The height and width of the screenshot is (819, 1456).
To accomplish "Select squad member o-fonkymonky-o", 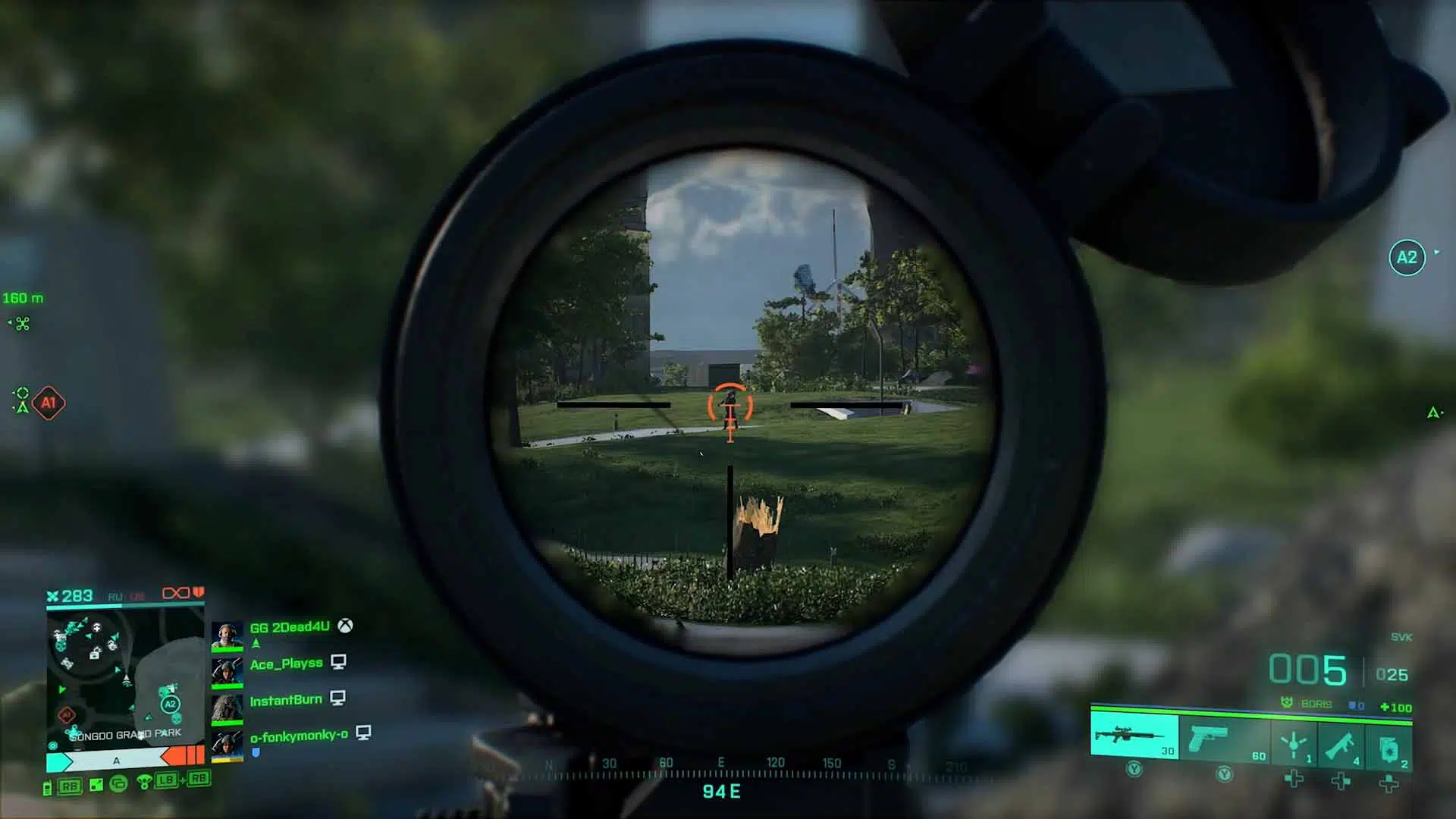I will [299, 736].
